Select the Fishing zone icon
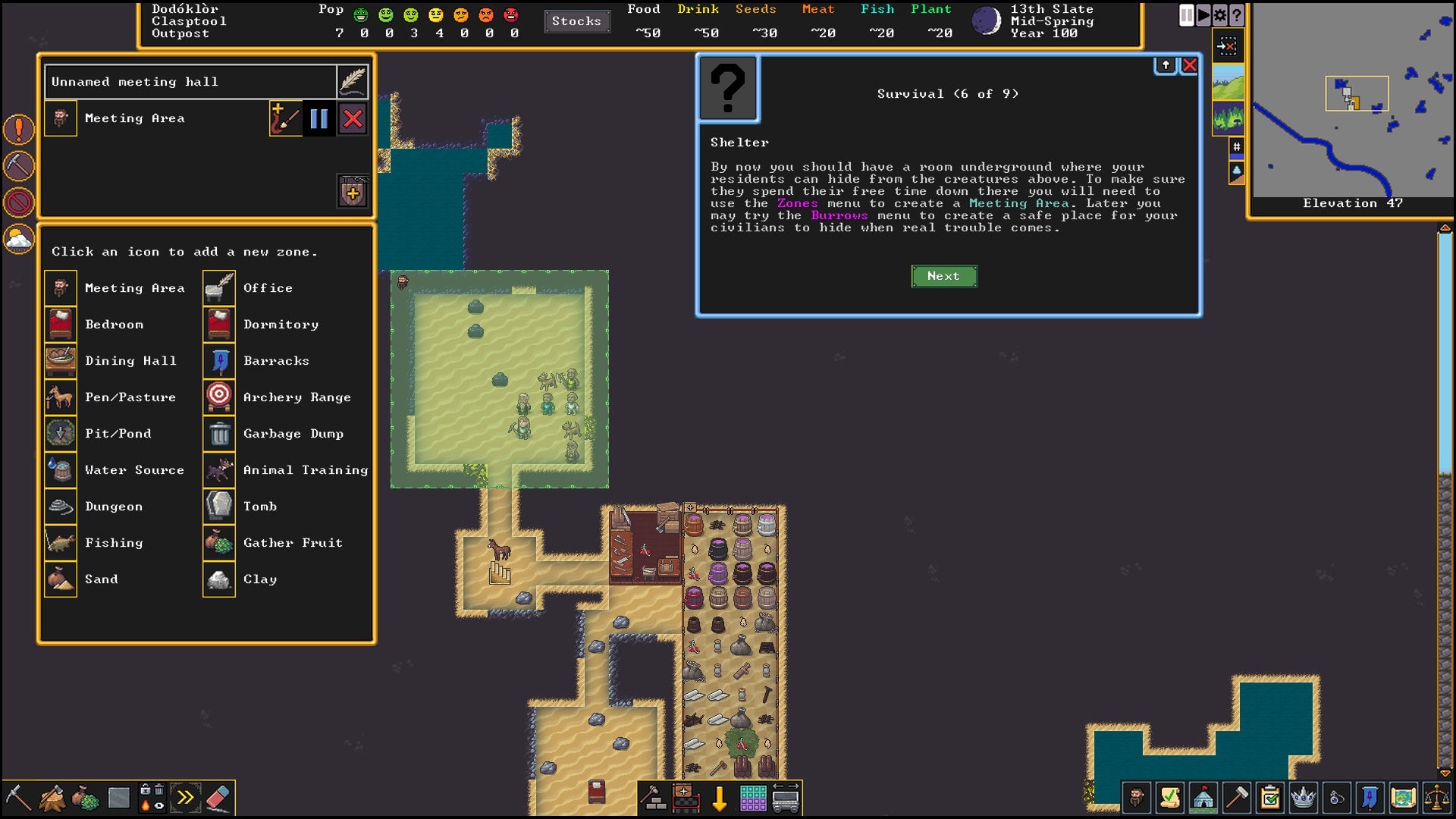Screen dimensions: 1456x819 [61, 542]
